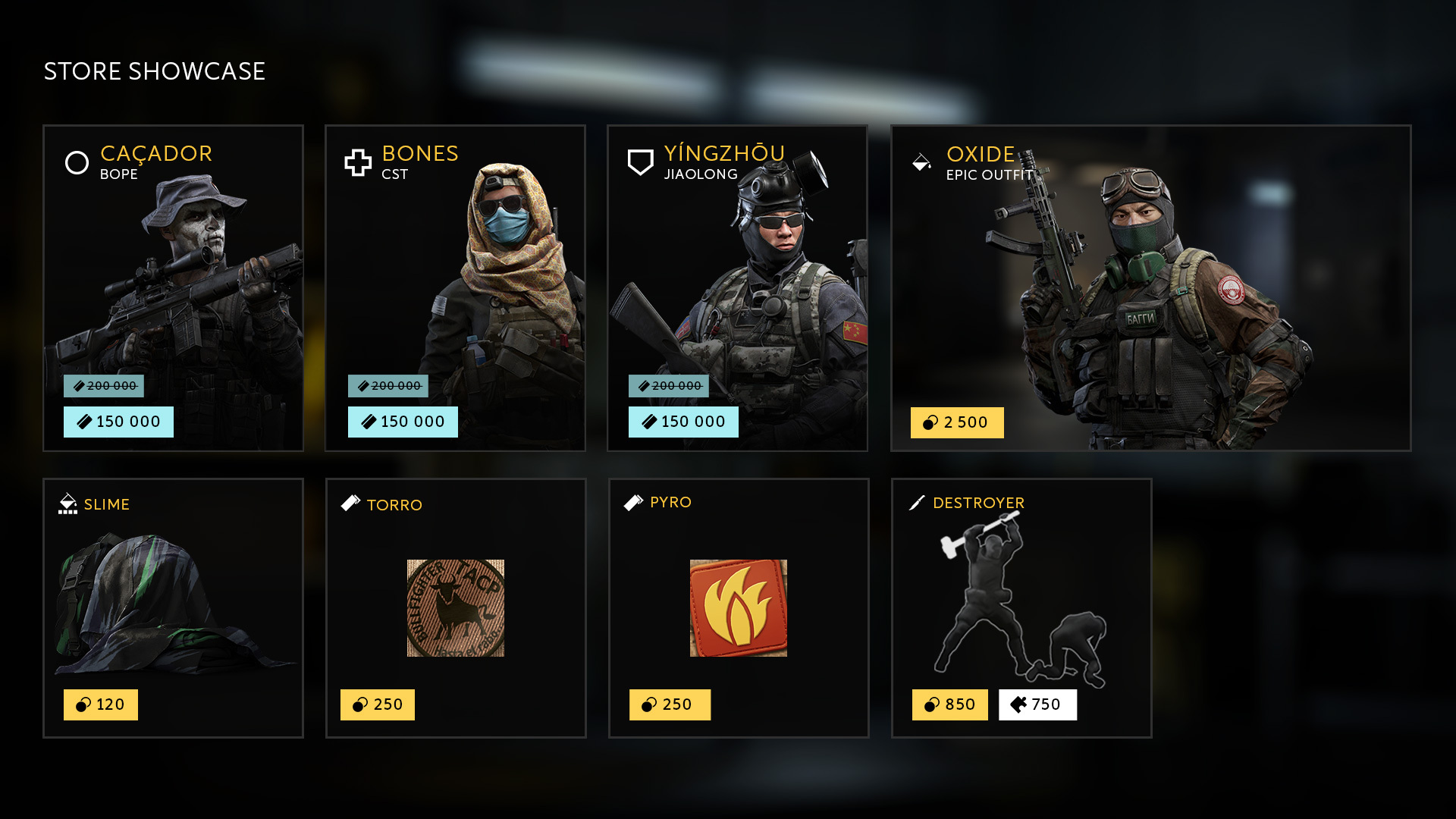1456x819 pixels.
Task: Open the Torro bull patch tile
Action: 455,608
